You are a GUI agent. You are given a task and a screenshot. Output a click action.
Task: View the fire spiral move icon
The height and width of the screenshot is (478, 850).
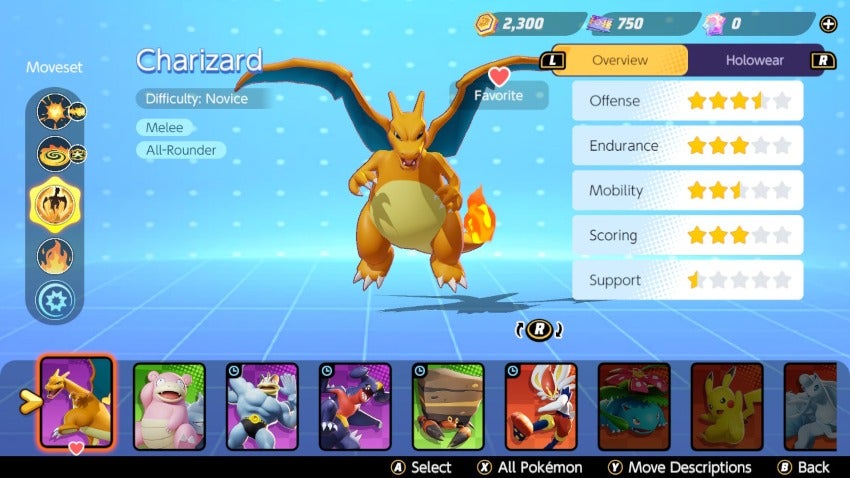click(x=53, y=155)
